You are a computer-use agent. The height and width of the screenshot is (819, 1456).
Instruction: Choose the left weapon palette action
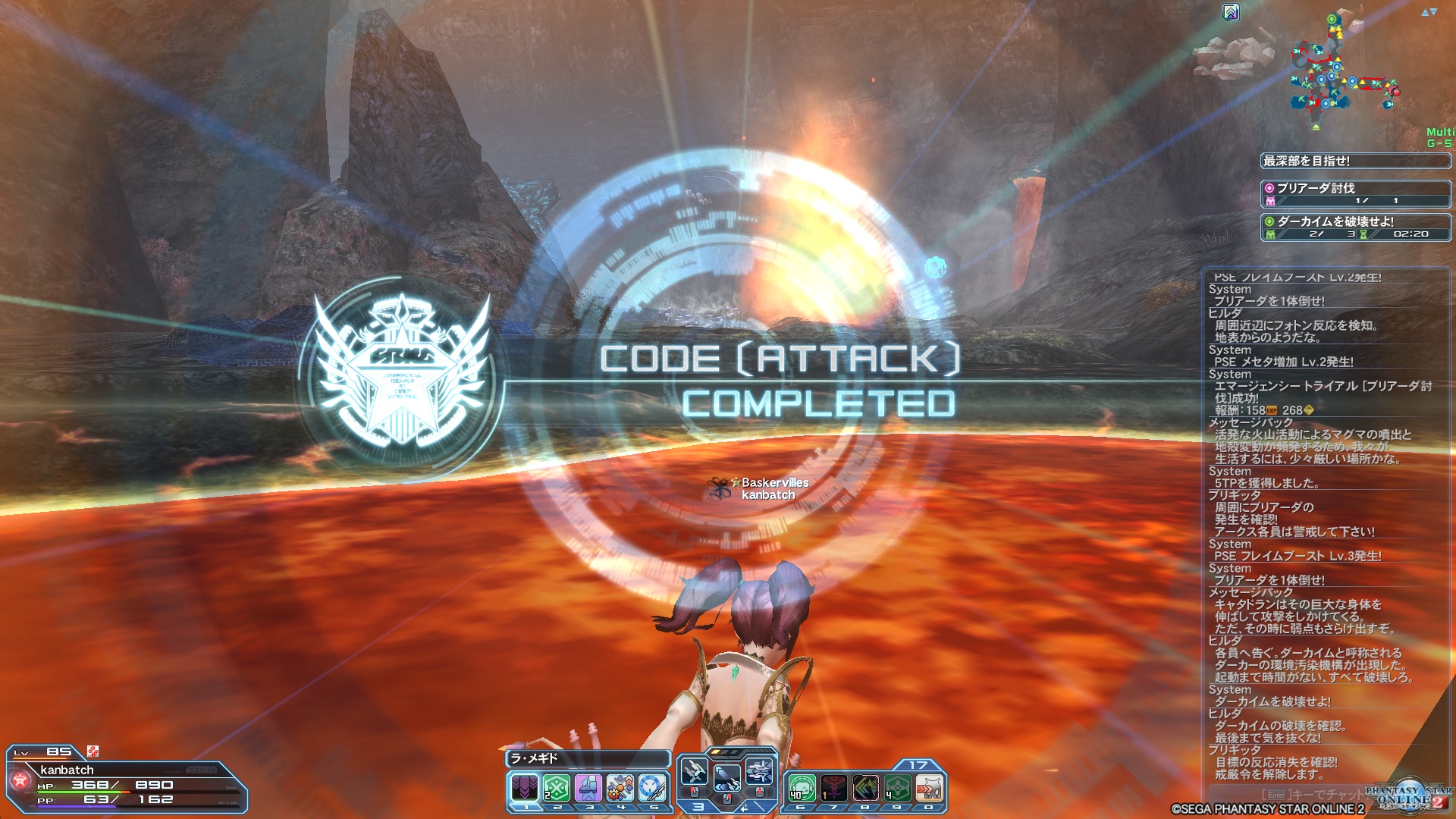(694, 773)
